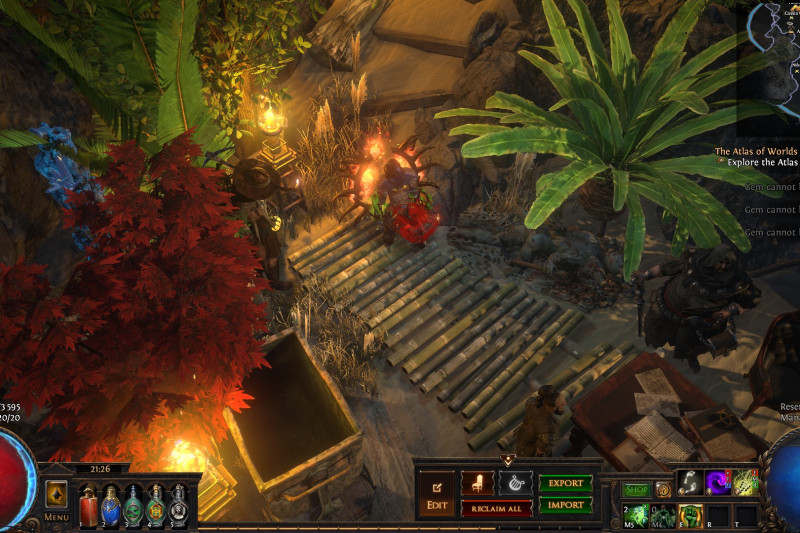Activate the yellow lightning skill
Viewport: 800px width, 533px height.
[x=746, y=483]
